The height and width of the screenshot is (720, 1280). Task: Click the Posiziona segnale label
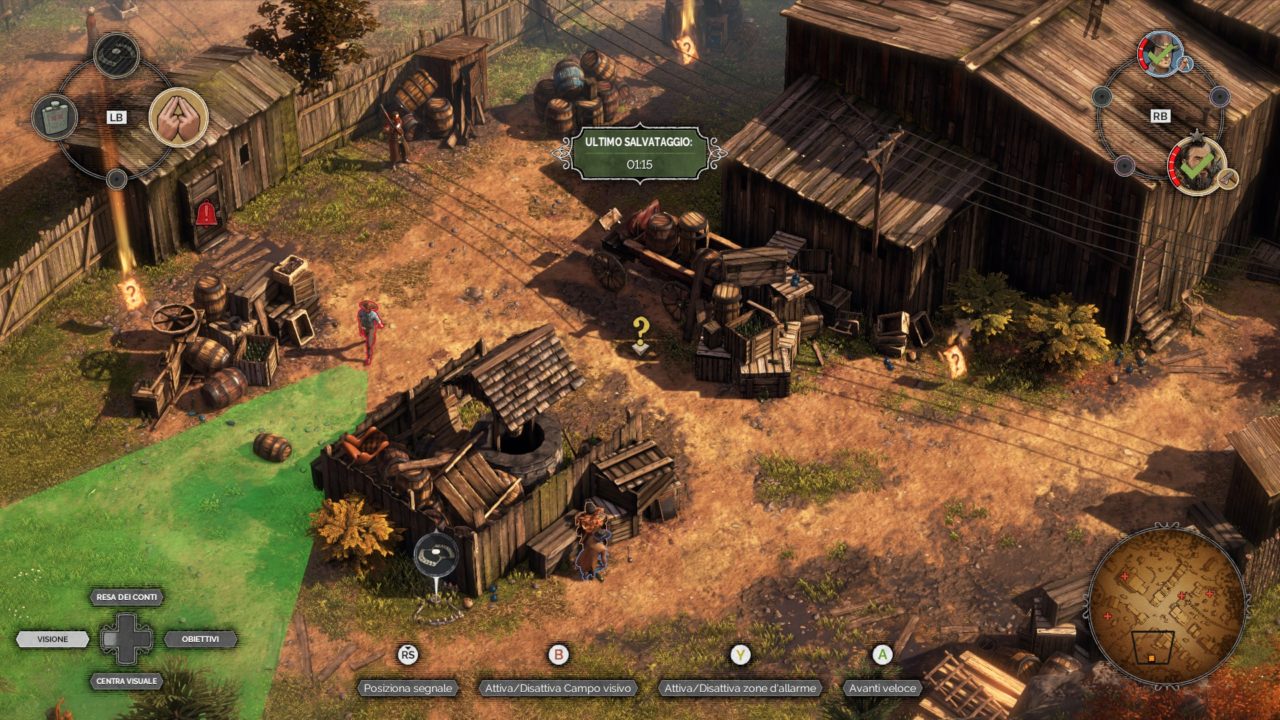pyautogui.click(x=408, y=688)
